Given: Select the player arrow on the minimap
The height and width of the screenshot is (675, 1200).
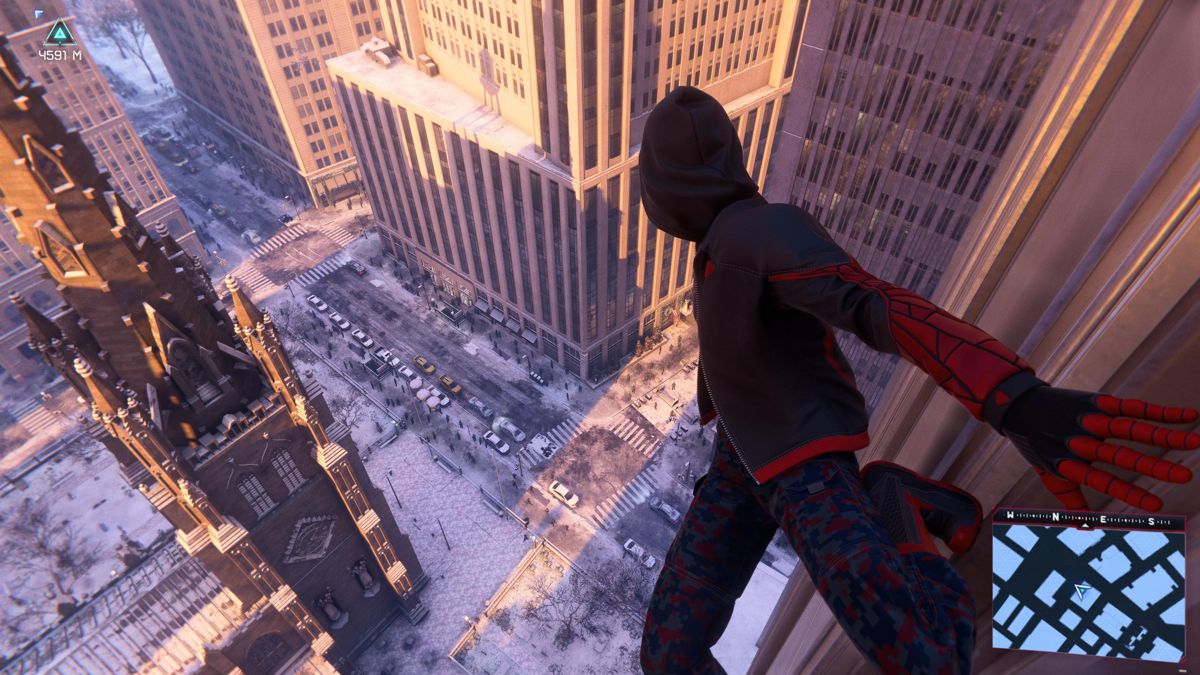Looking at the screenshot, I should 1081,594.
